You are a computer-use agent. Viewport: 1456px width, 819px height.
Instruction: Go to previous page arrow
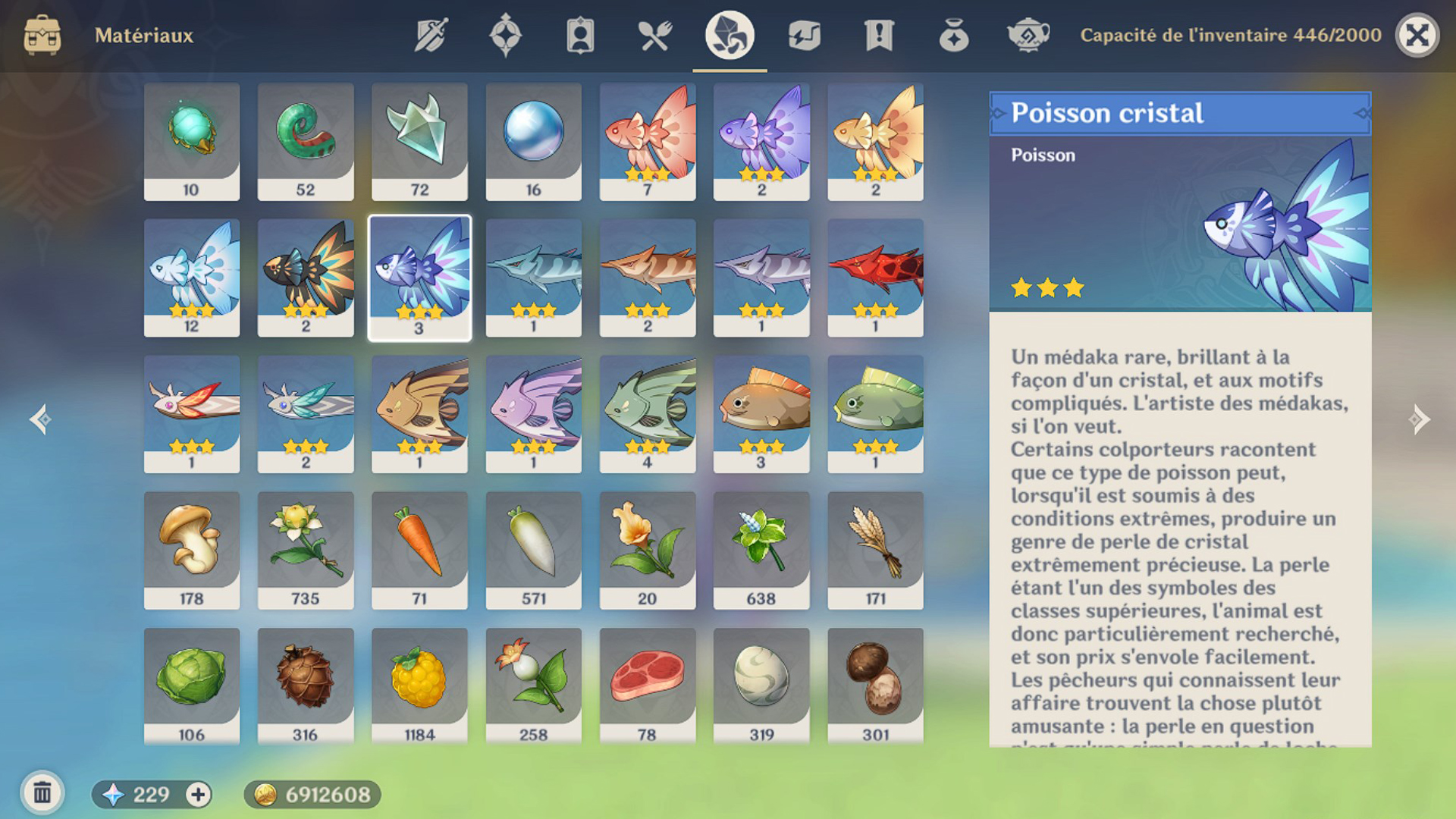click(40, 419)
